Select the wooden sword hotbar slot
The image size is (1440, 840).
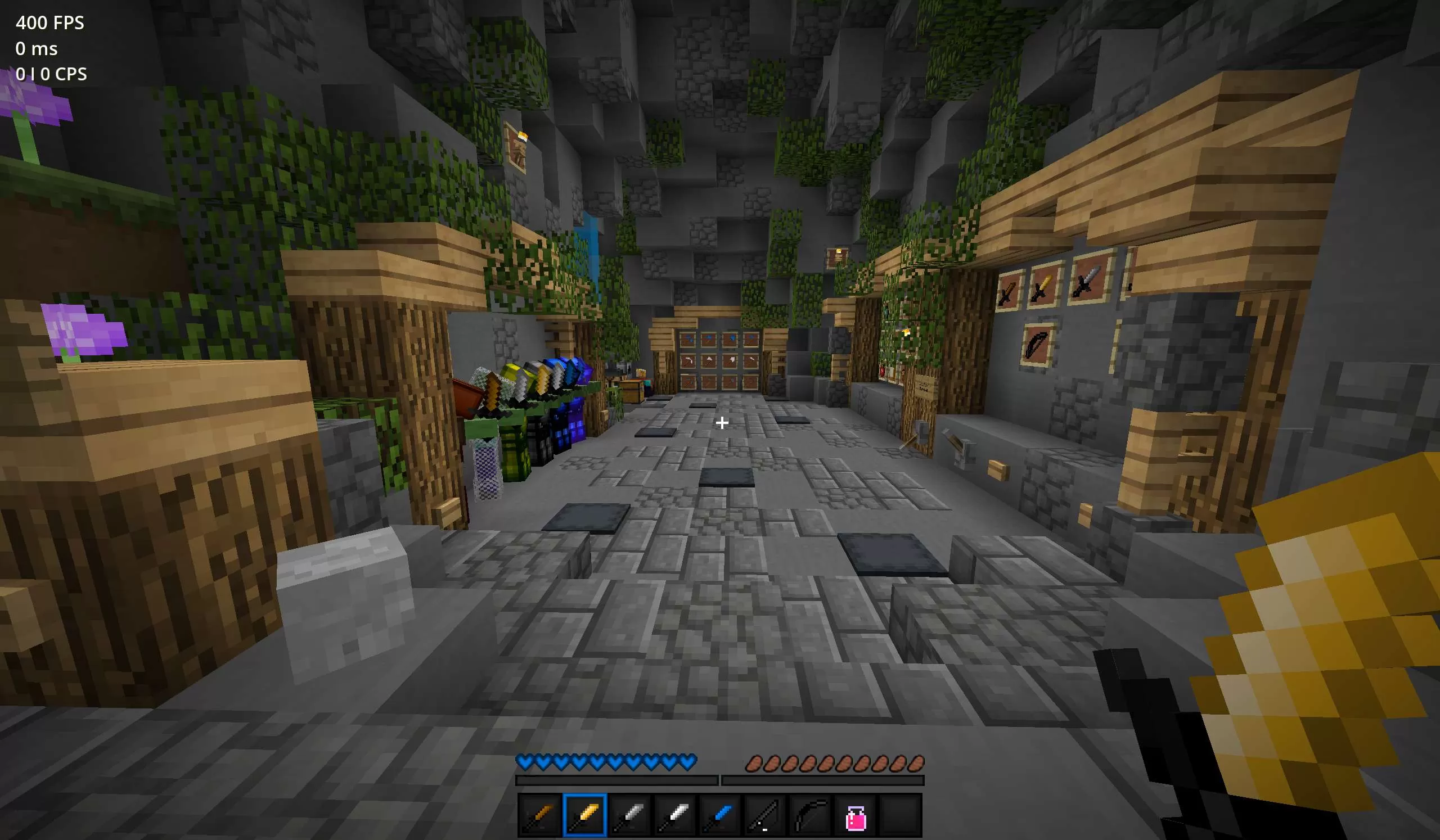[540, 815]
